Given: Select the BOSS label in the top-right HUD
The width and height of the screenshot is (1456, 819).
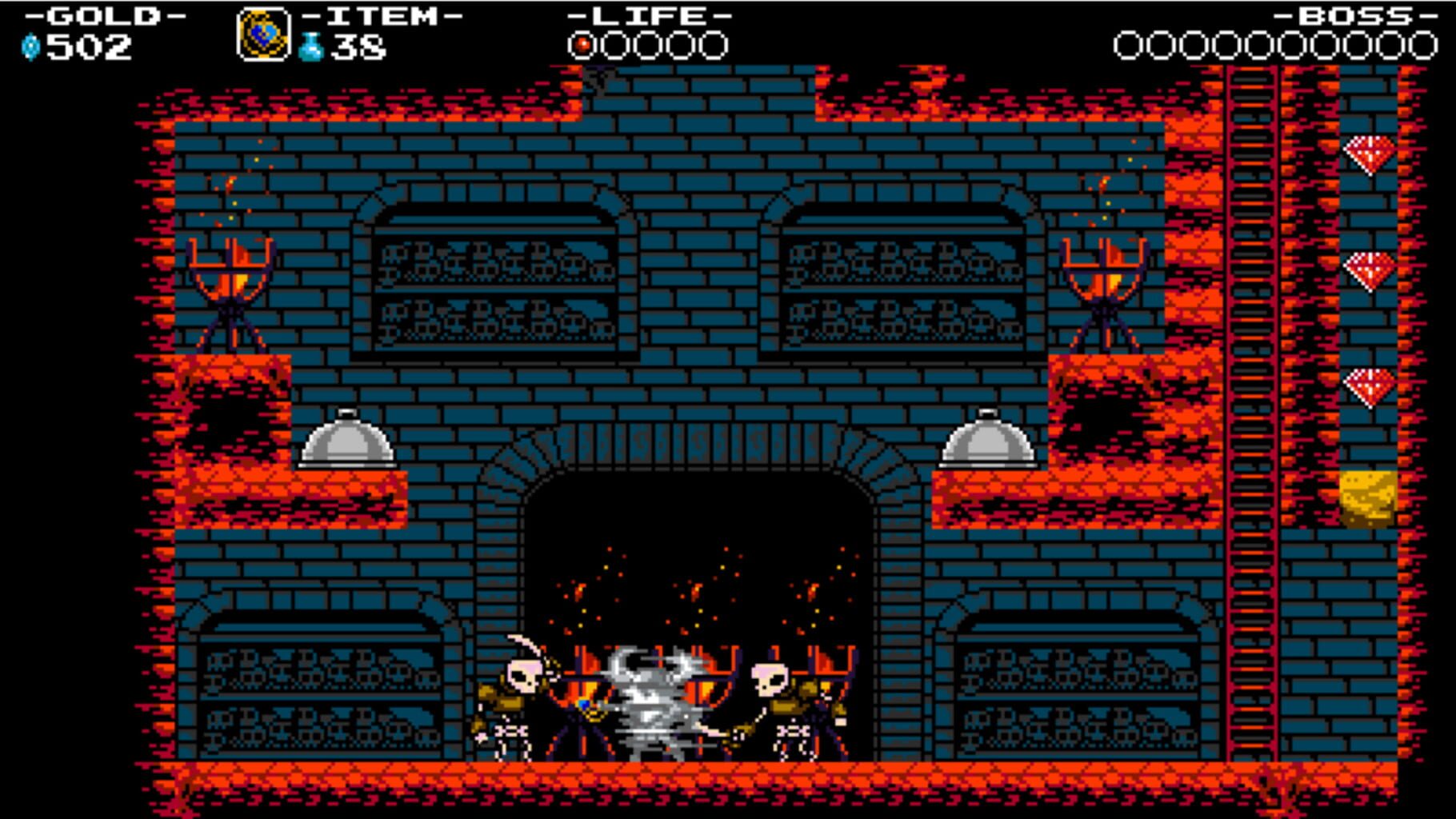Looking at the screenshot, I should [x=1352, y=16].
